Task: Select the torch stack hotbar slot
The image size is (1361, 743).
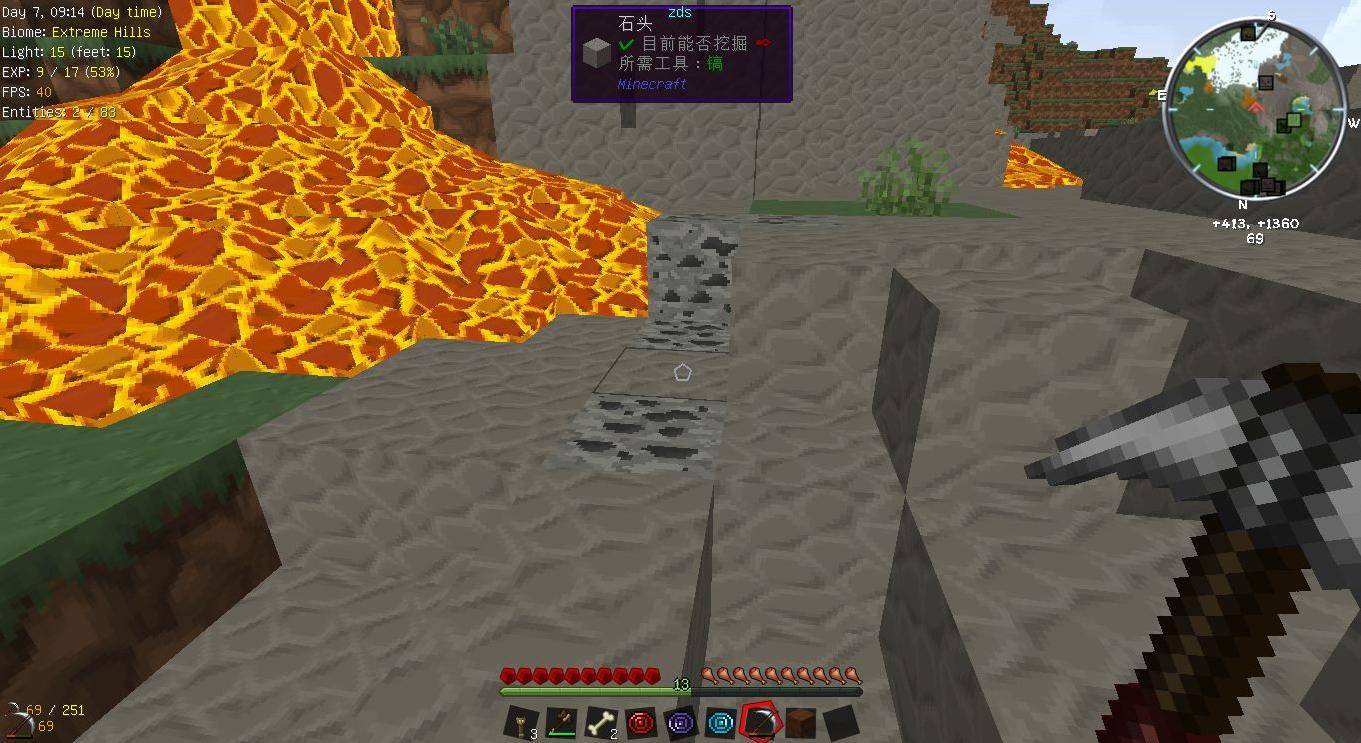Action: (x=522, y=722)
